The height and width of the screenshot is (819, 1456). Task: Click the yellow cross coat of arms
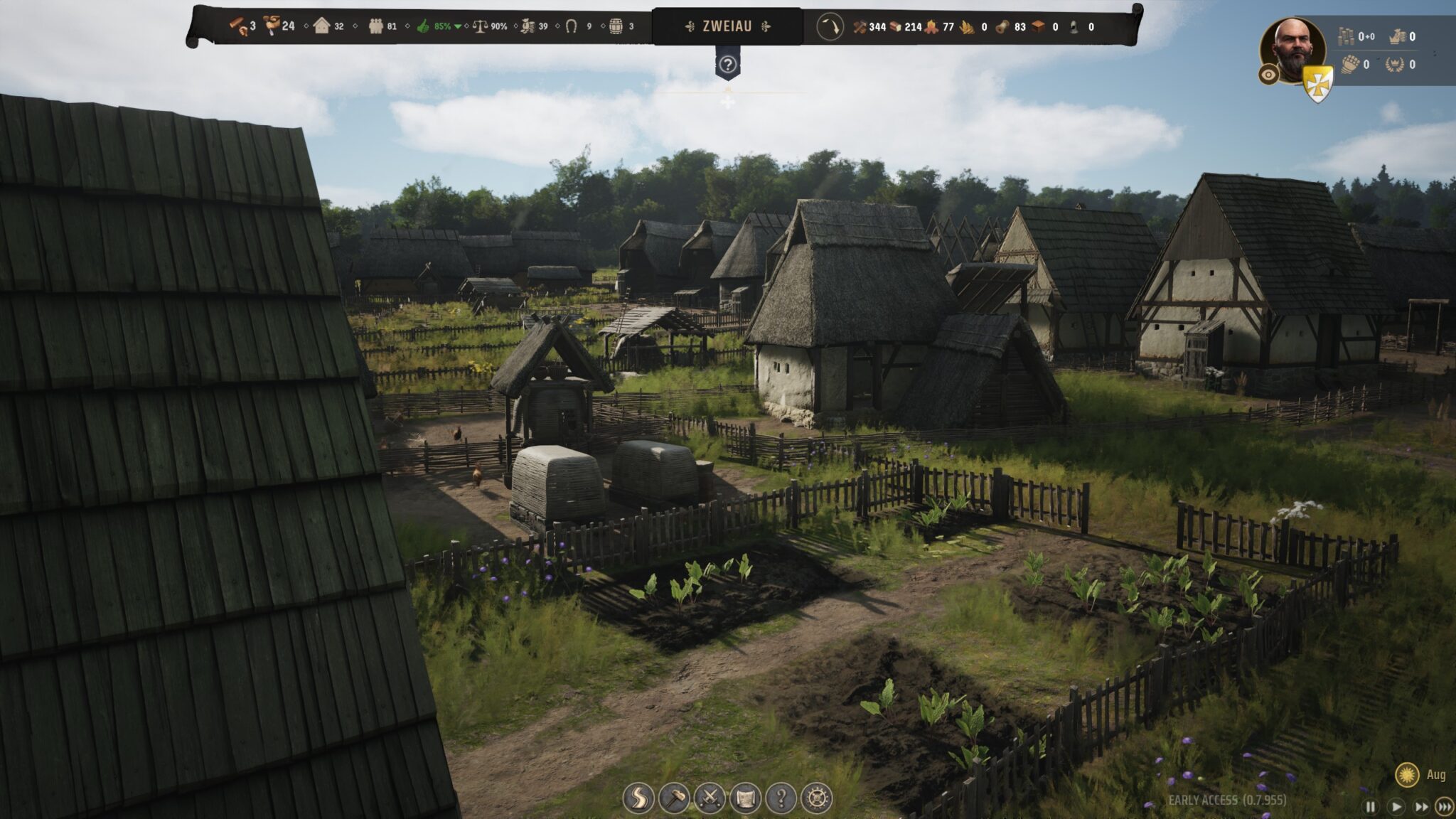tap(1317, 83)
